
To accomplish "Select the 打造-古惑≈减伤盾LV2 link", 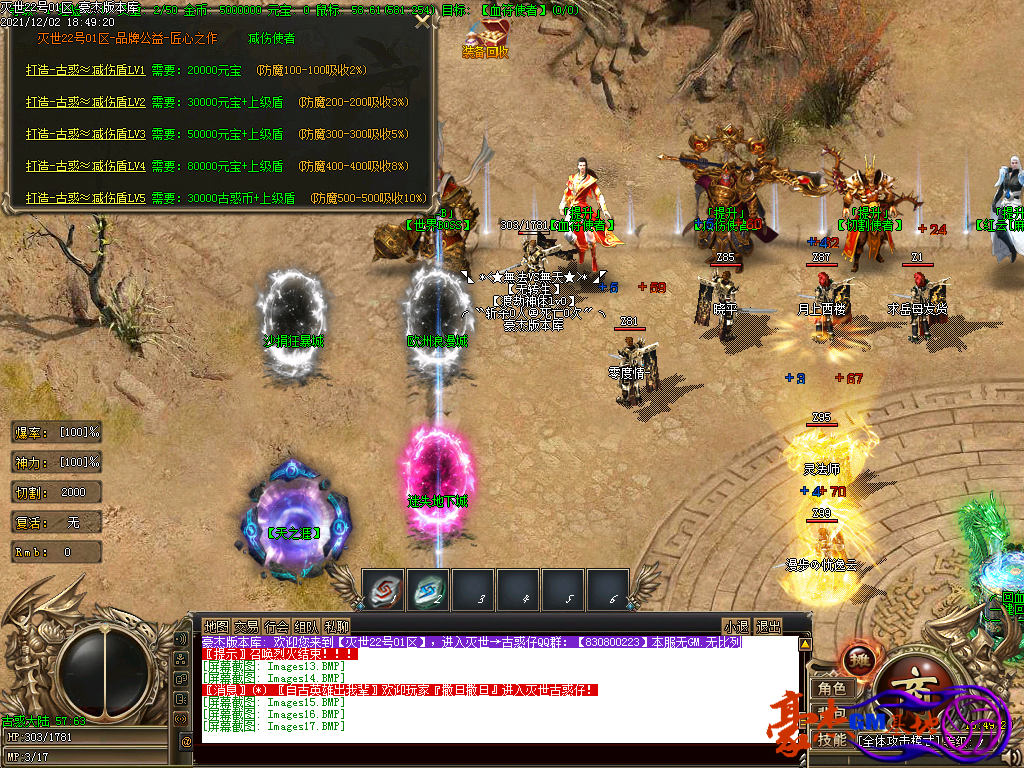I will (x=86, y=102).
